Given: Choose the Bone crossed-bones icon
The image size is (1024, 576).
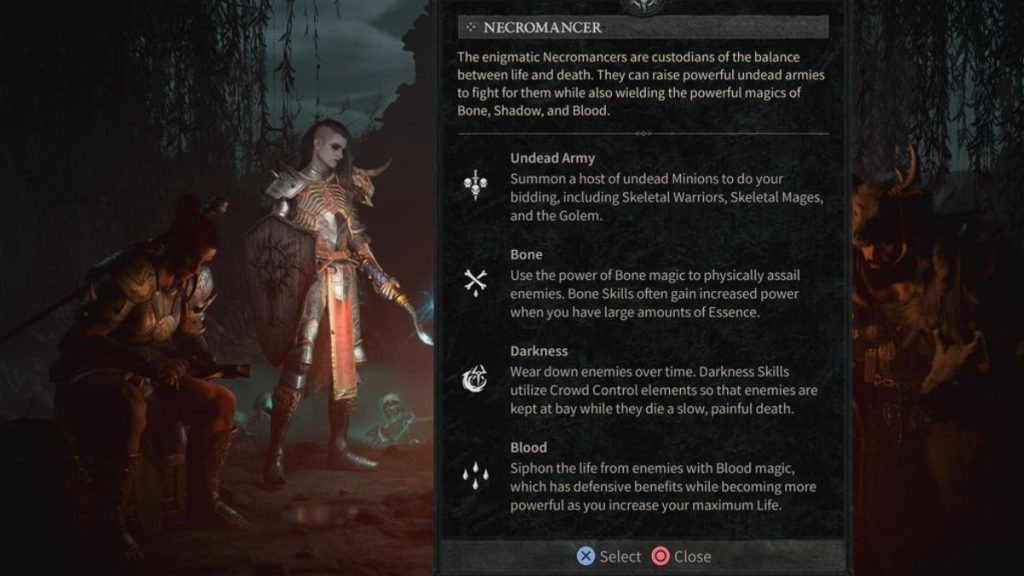Looking at the screenshot, I should pos(475,283).
